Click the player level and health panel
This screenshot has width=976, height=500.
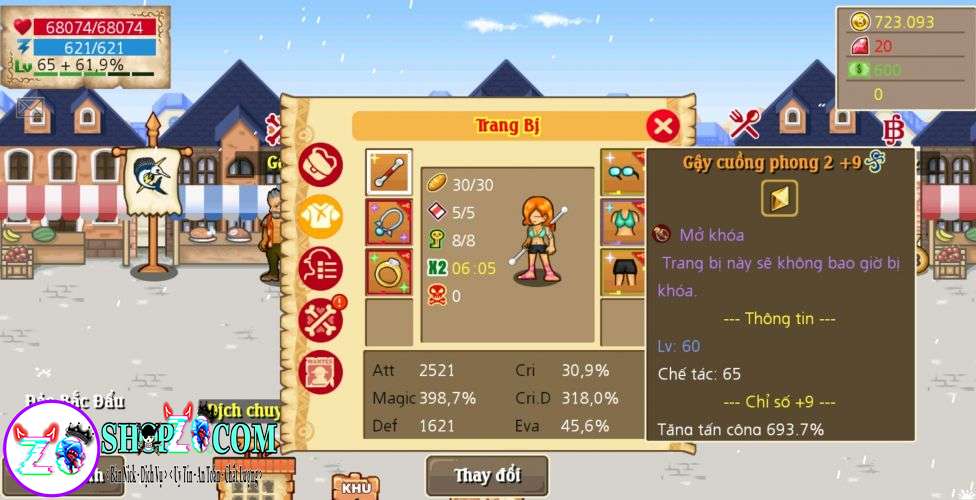[x=86, y=46]
